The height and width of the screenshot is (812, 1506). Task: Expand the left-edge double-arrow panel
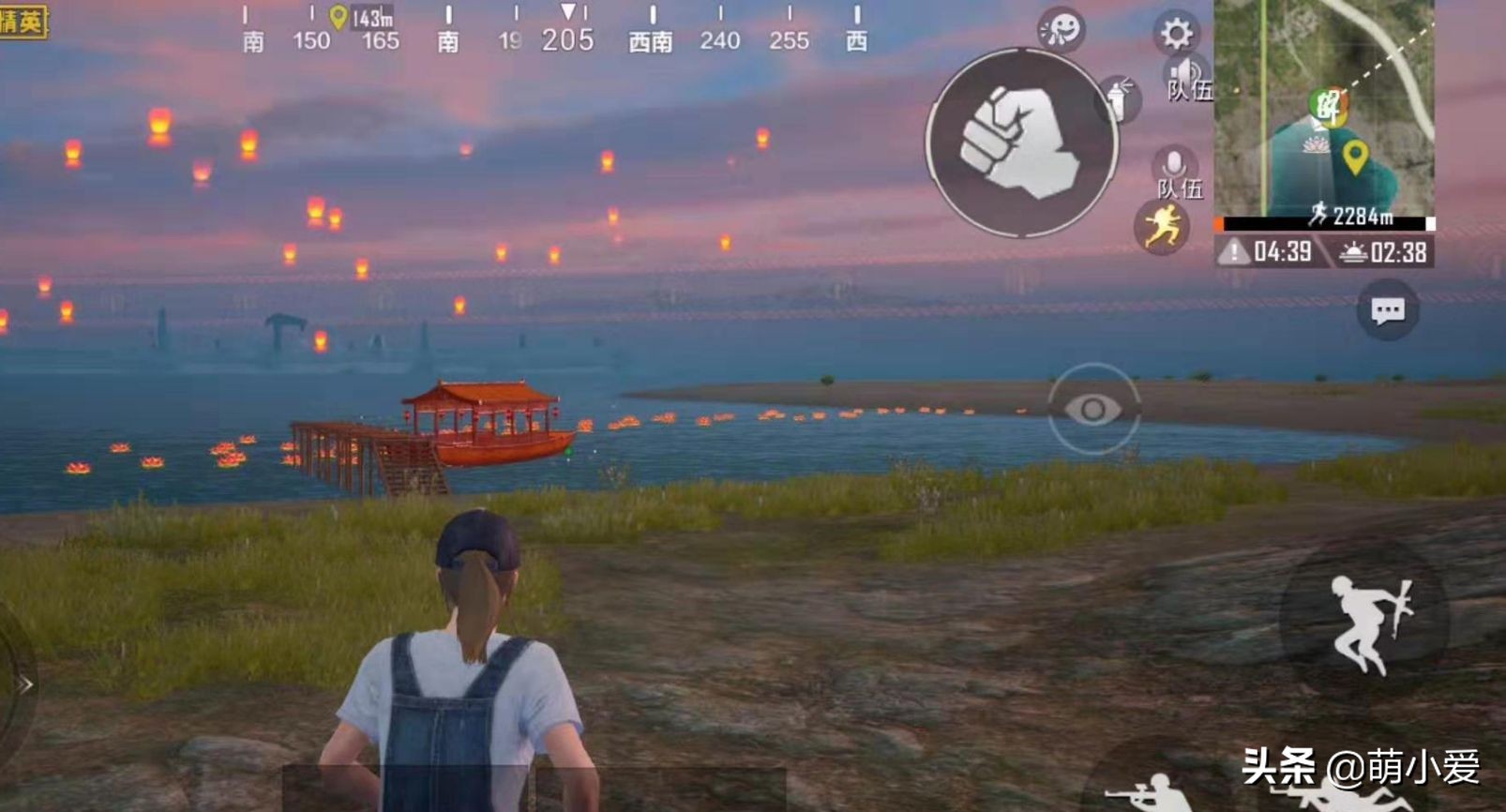click(x=23, y=684)
